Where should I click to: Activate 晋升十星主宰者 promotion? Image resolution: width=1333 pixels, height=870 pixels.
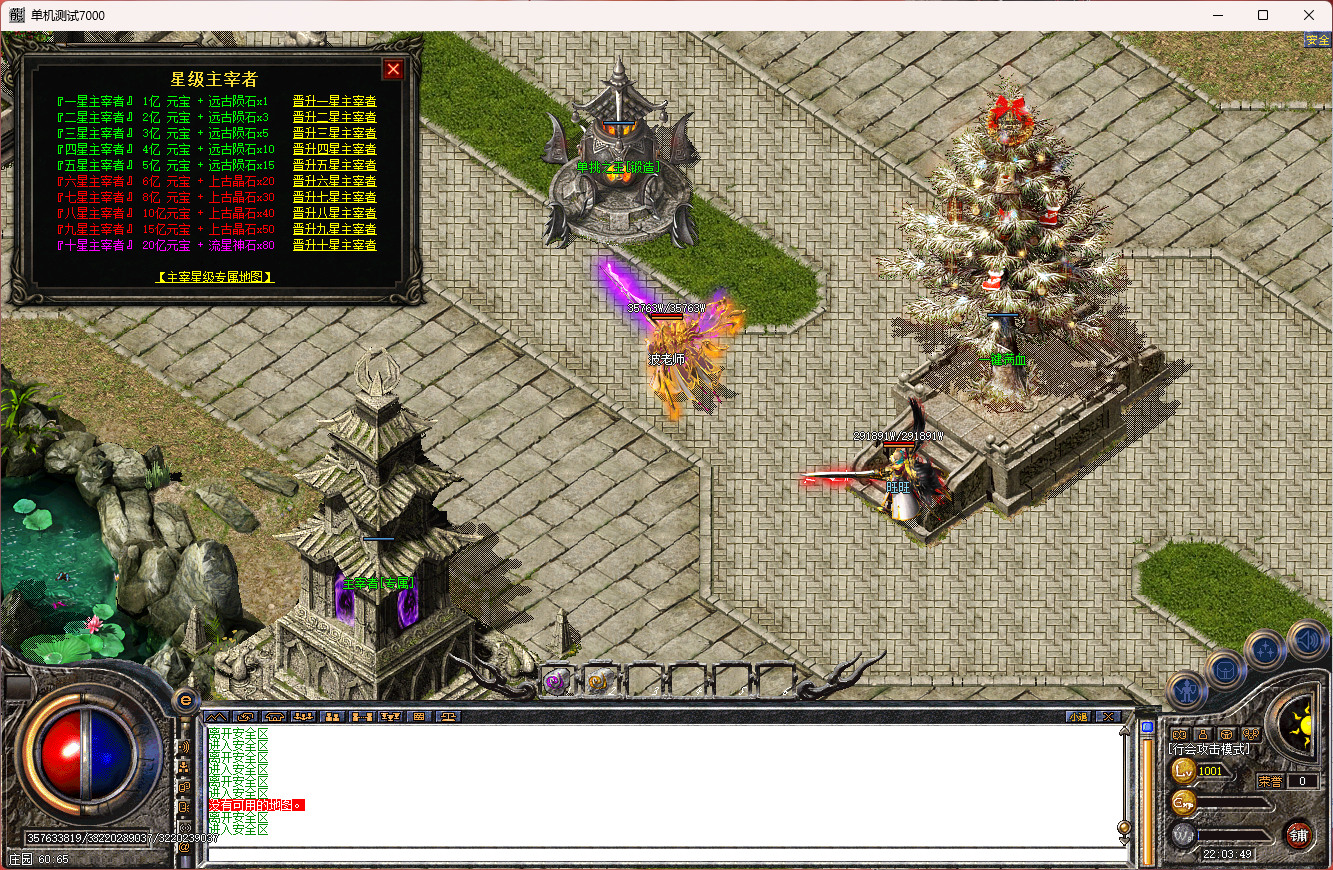tap(334, 245)
